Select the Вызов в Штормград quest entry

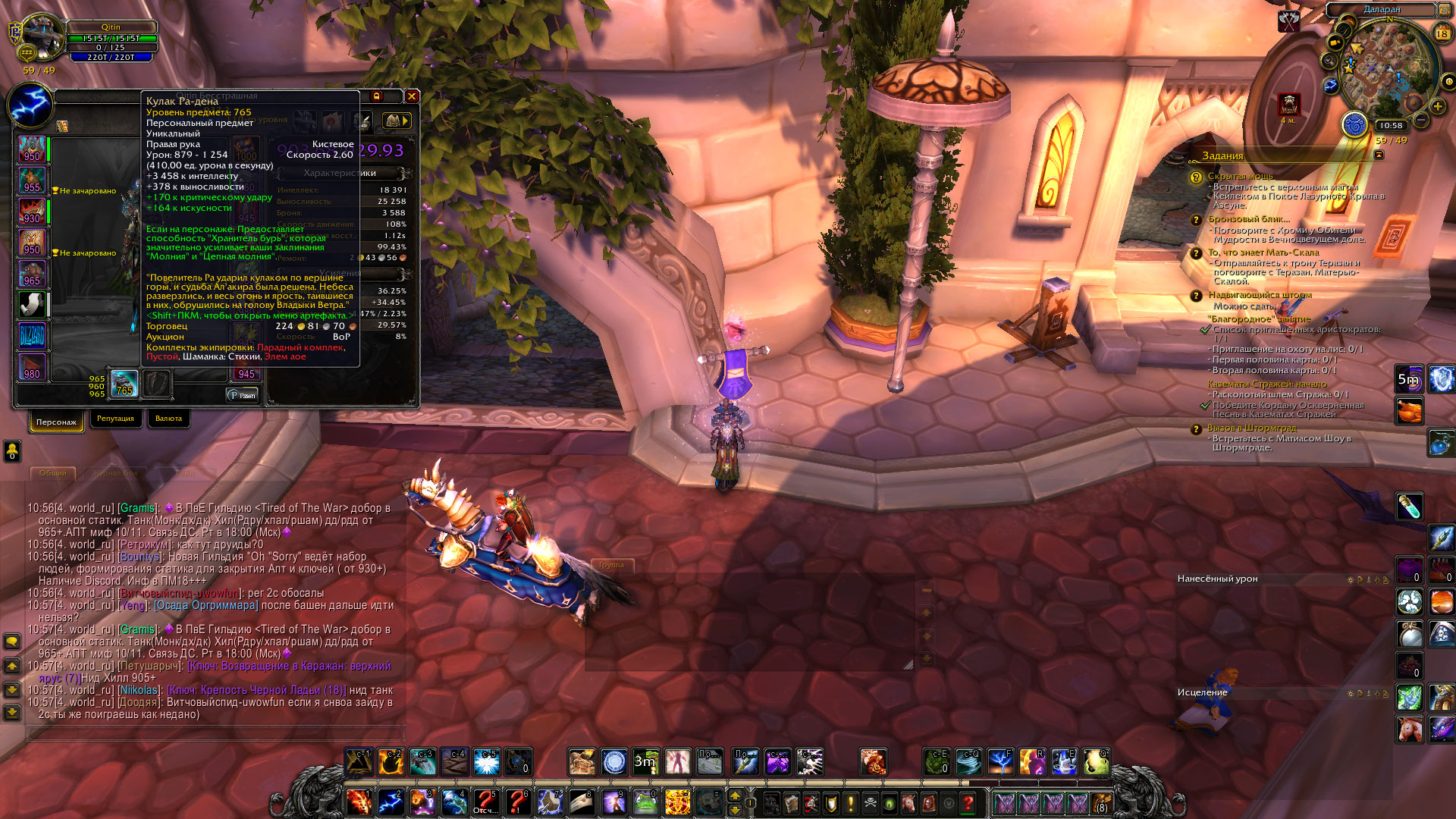tap(1251, 428)
